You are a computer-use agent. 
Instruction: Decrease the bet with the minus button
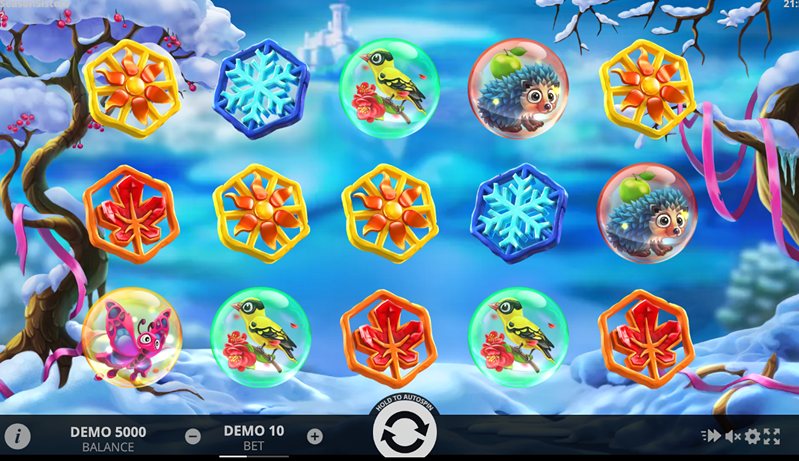[193, 436]
